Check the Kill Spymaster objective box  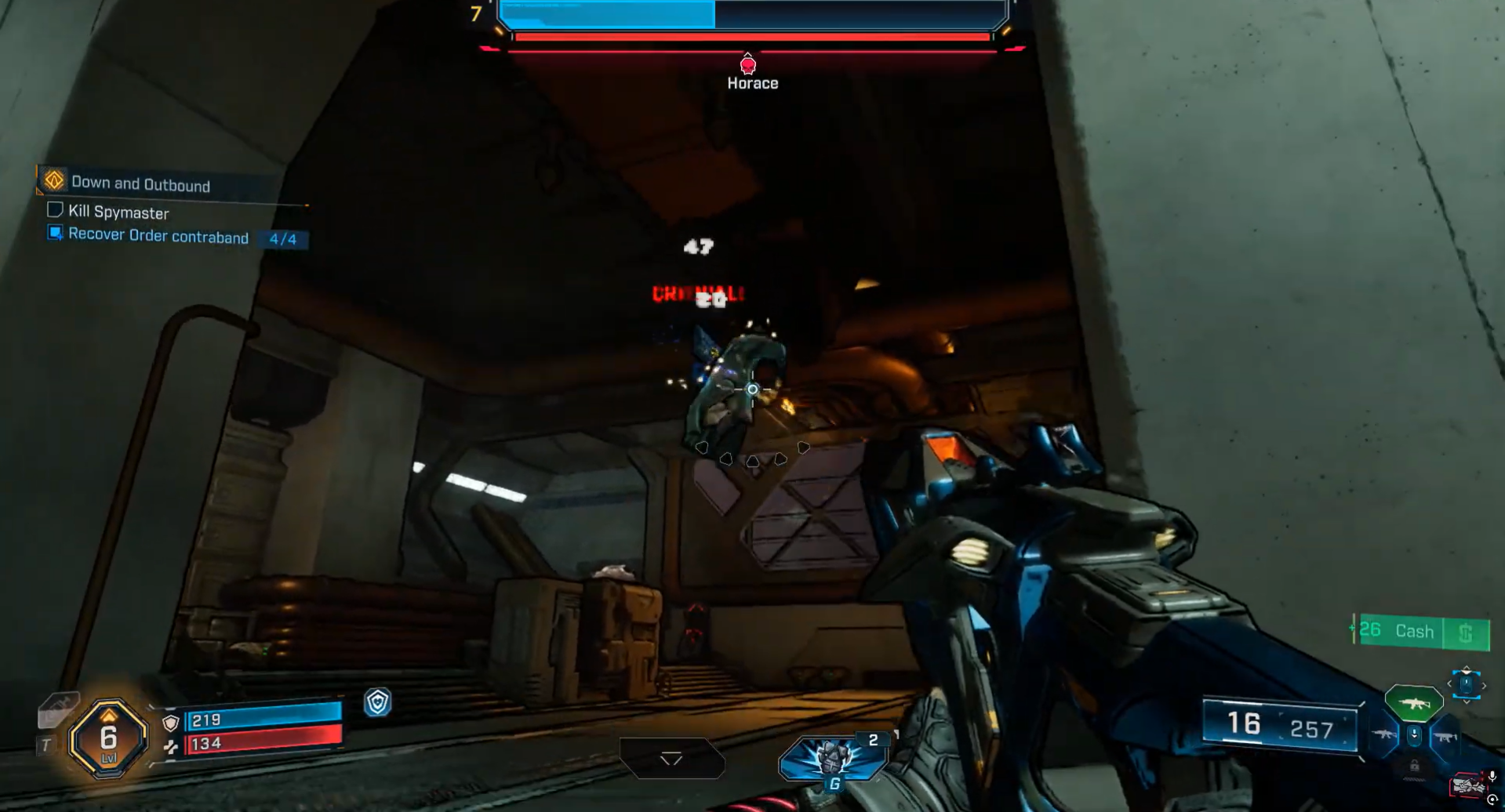point(54,208)
